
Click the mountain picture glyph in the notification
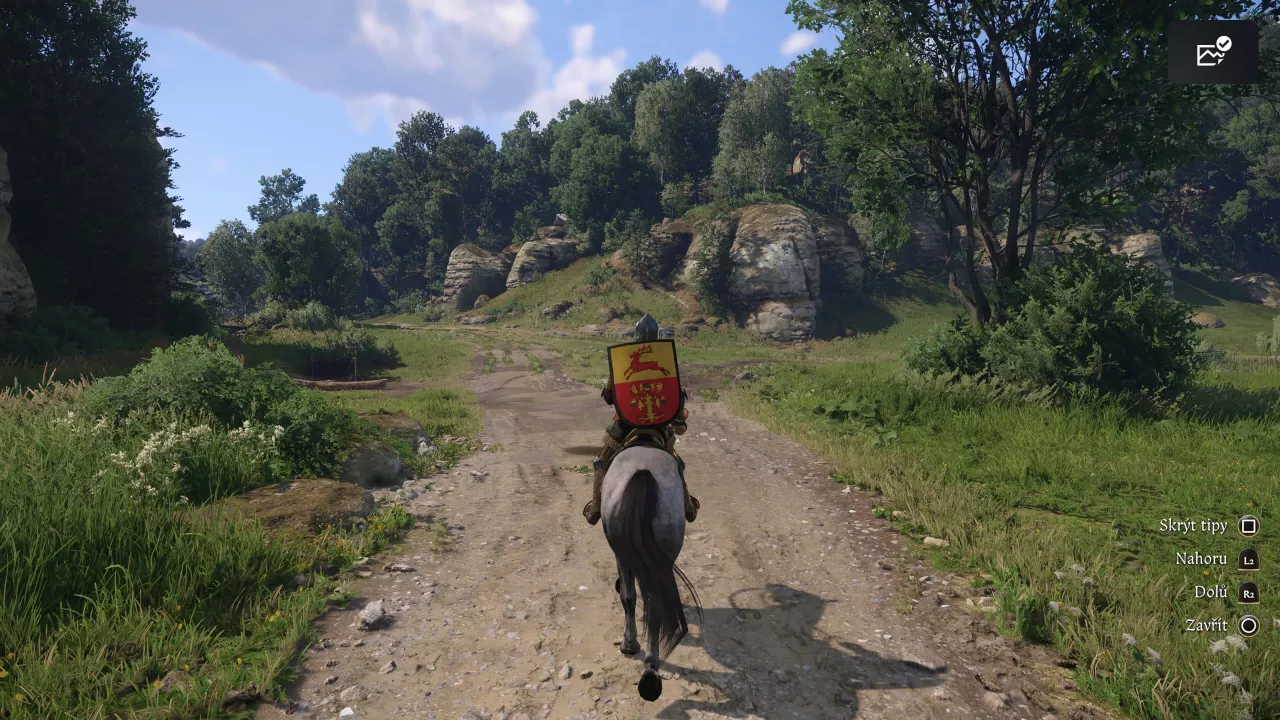click(1207, 56)
